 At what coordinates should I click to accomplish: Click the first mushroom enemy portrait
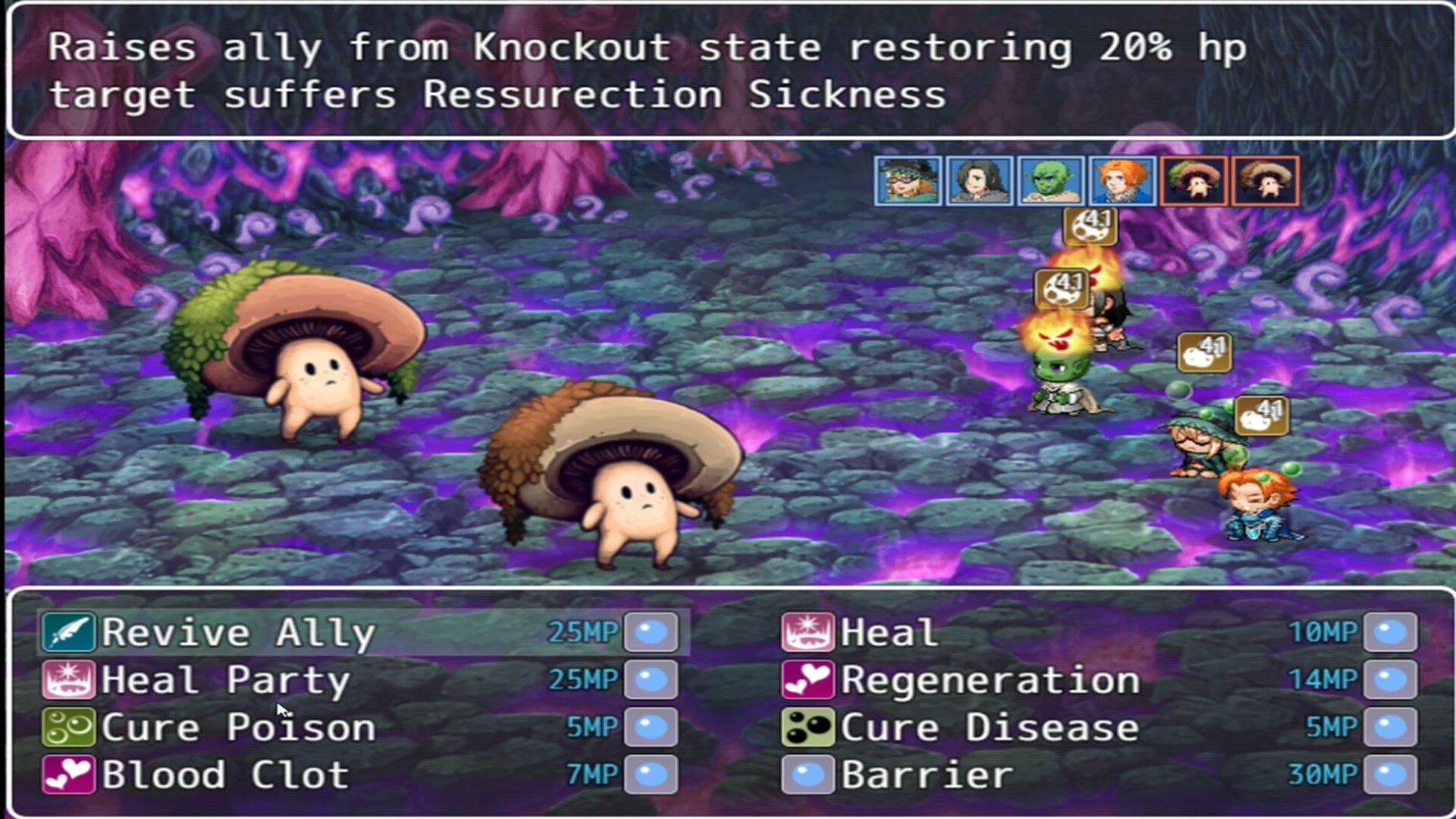1194,181
